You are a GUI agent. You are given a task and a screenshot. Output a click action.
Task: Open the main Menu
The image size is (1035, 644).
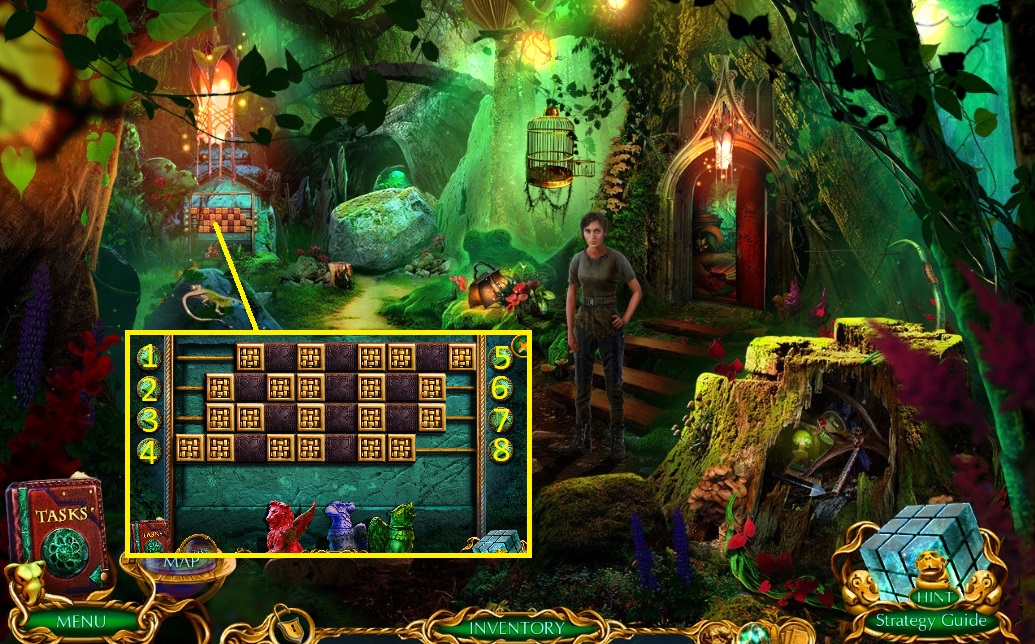(x=79, y=622)
